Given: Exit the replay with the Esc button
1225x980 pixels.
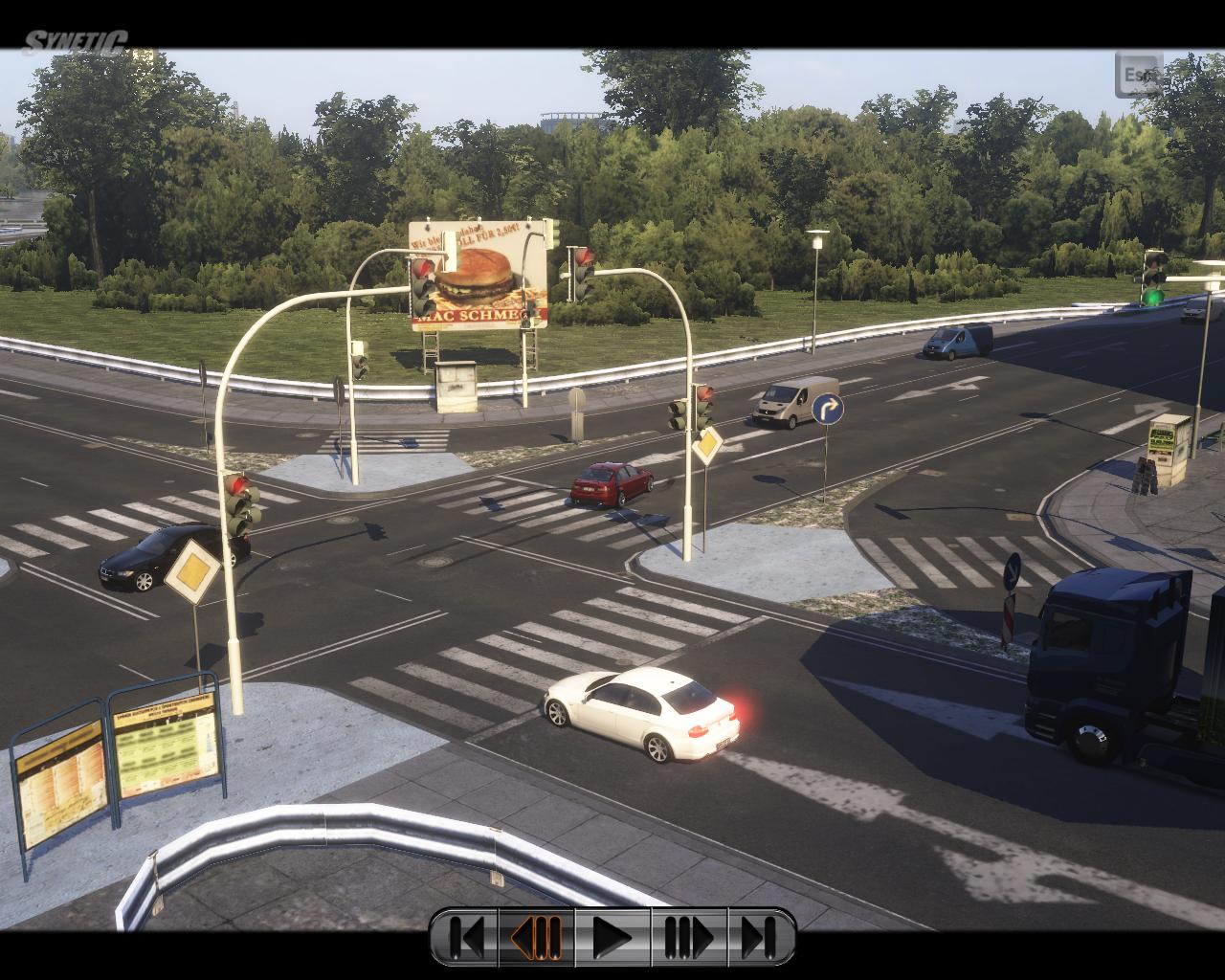Looking at the screenshot, I should (1138, 75).
